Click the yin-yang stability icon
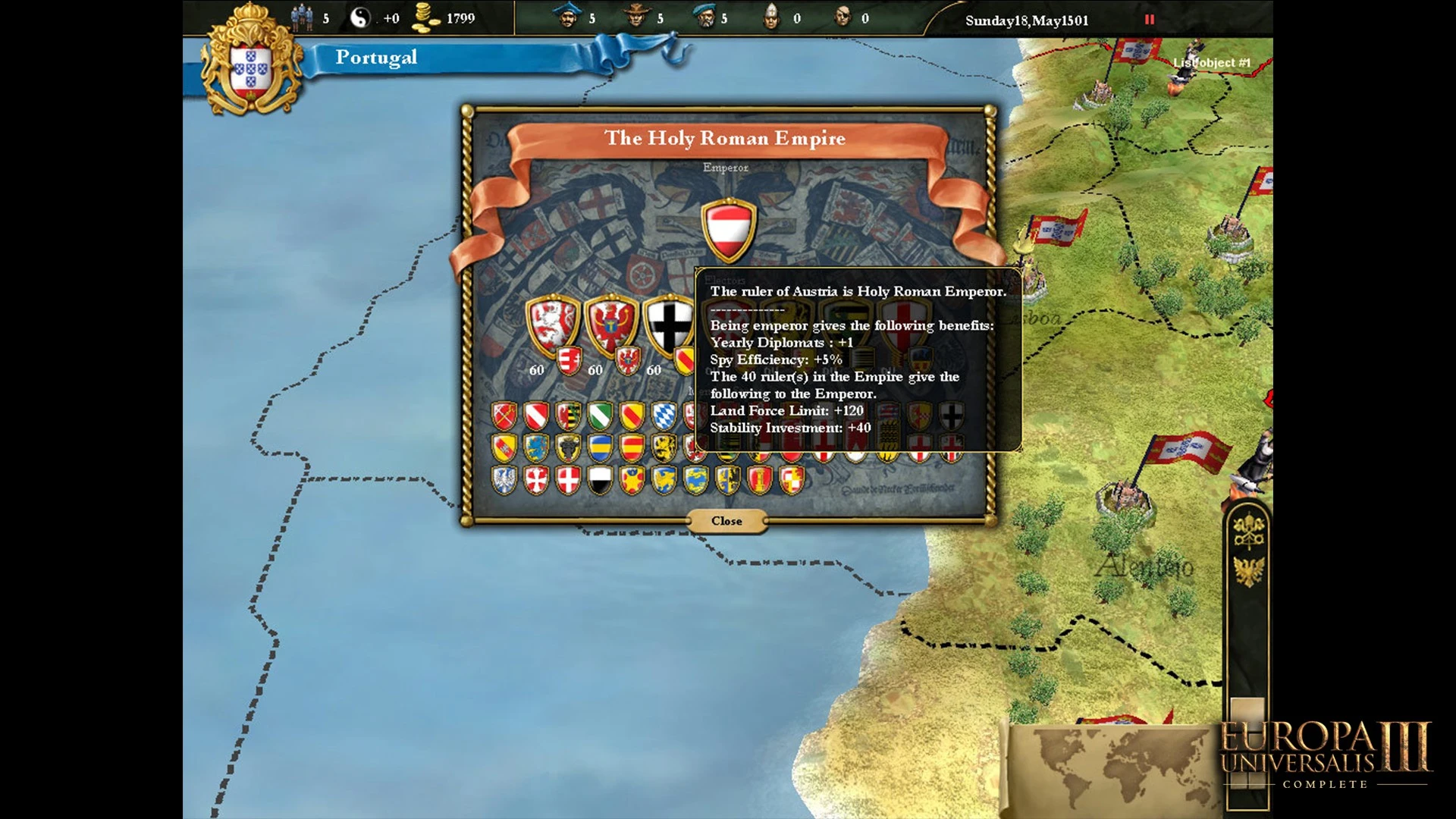 pyautogui.click(x=360, y=18)
